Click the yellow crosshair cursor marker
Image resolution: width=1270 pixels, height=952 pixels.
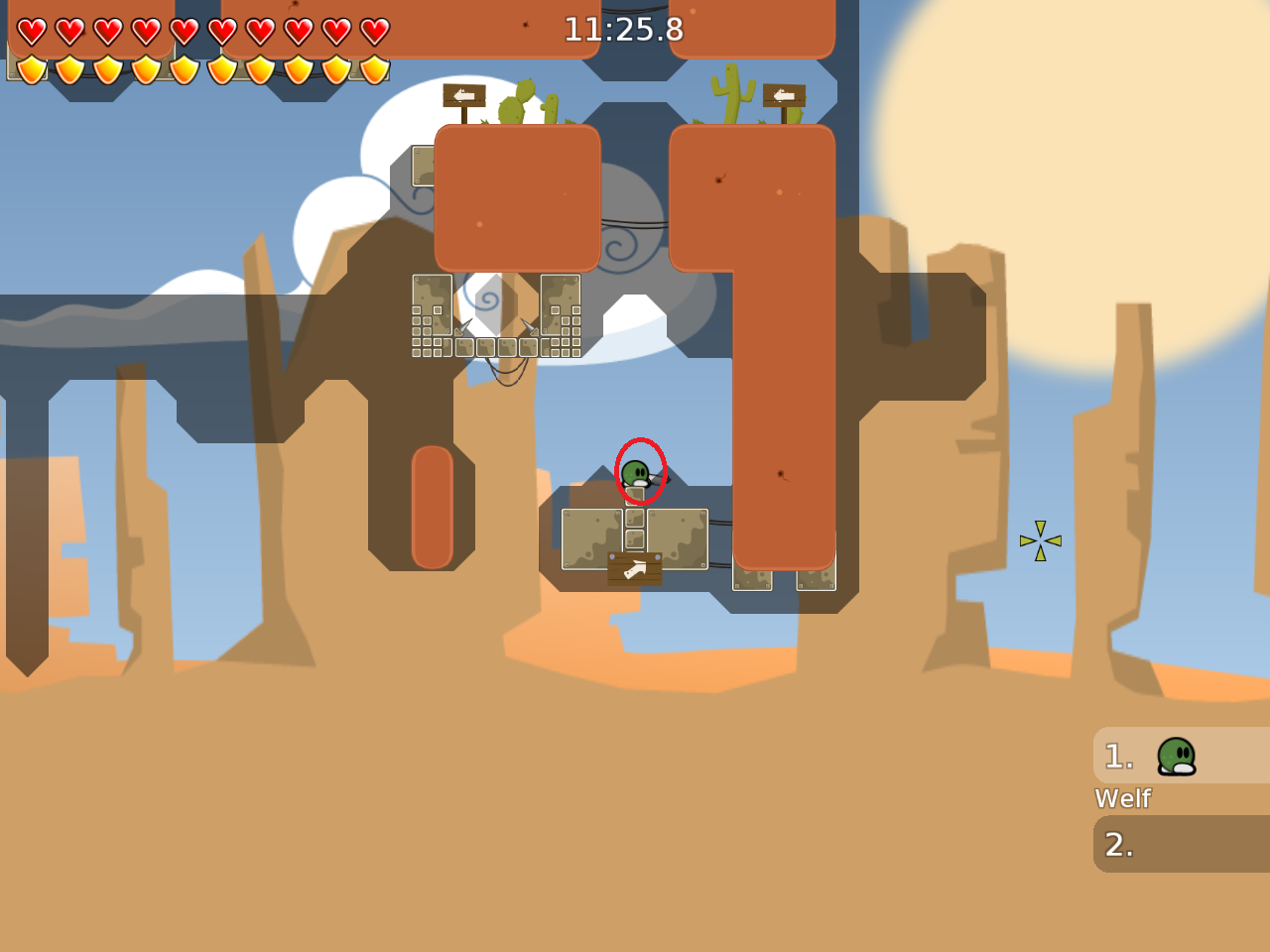pos(1039,539)
